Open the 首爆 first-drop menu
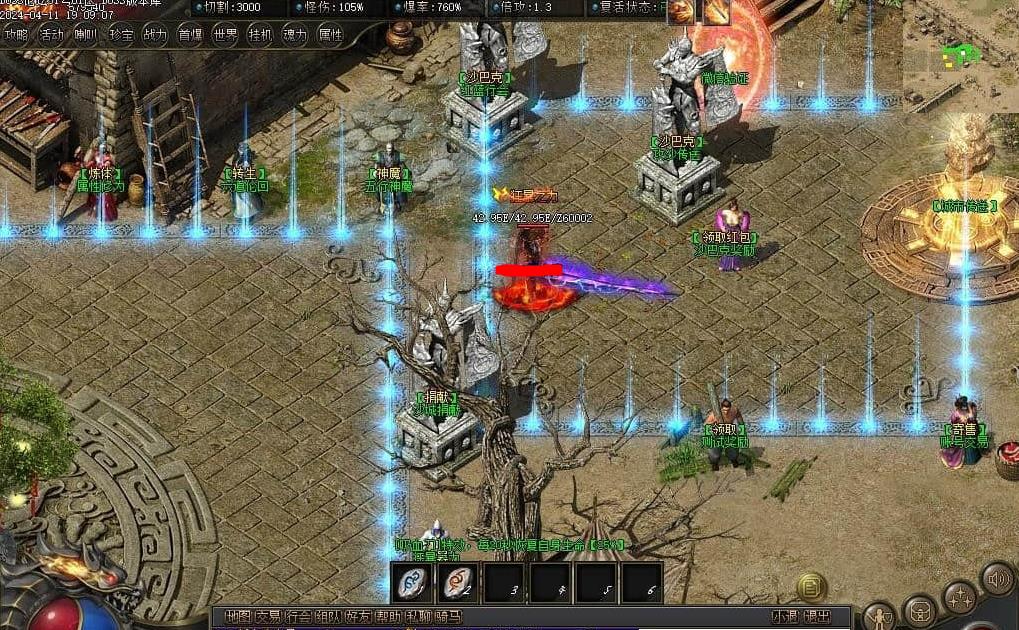The height and width of the screenshot is (630, 1019). pos(190,35)
